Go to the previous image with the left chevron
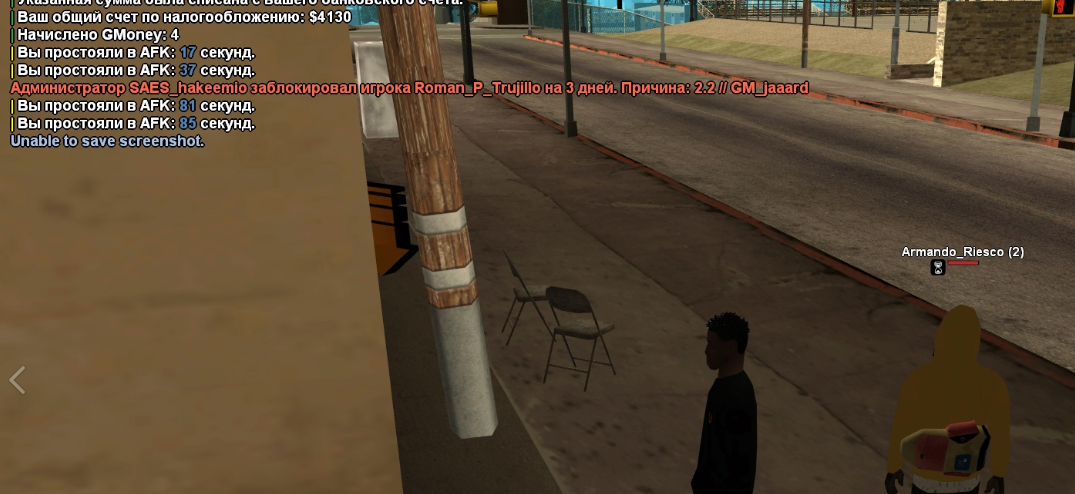This screenshot has width=1075, height=494. 17,380
